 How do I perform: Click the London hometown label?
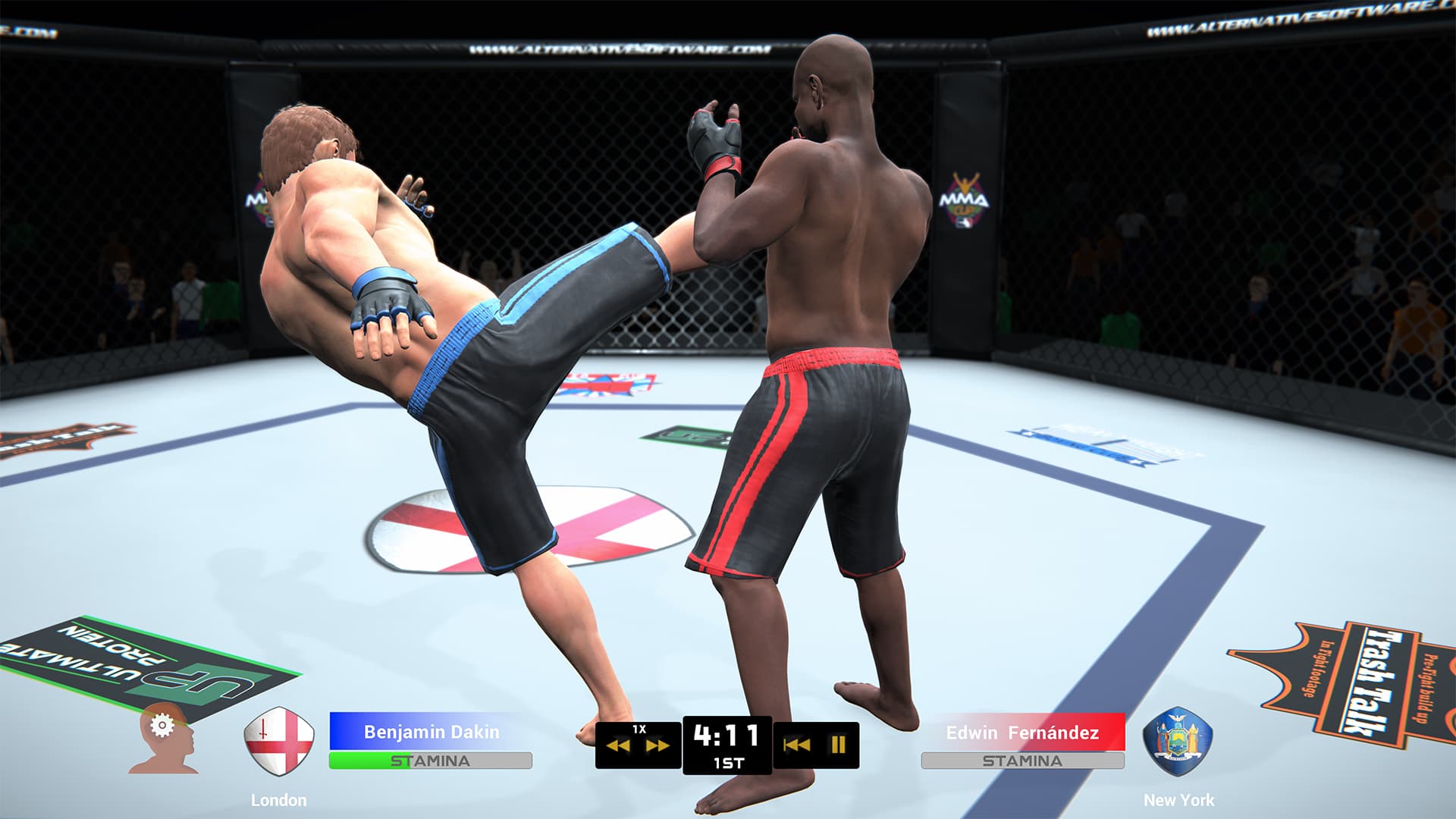(281, 799)
